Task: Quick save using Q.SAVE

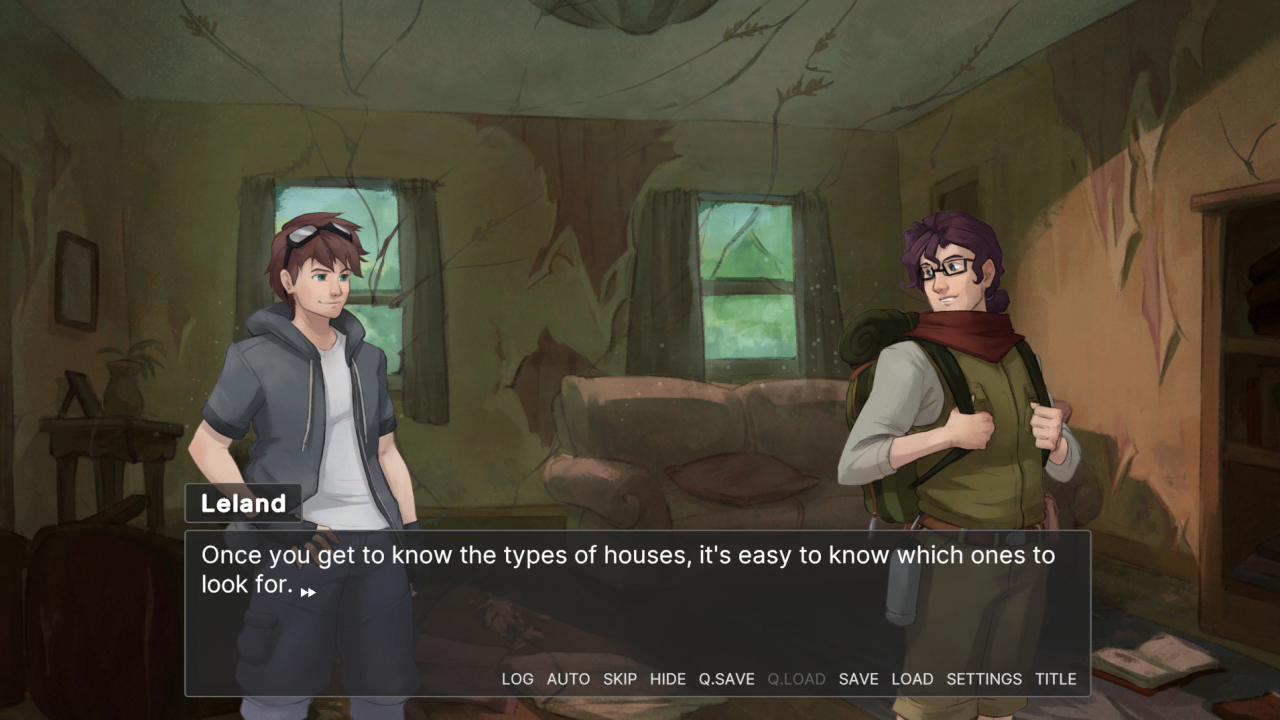Action: [726, 679]
